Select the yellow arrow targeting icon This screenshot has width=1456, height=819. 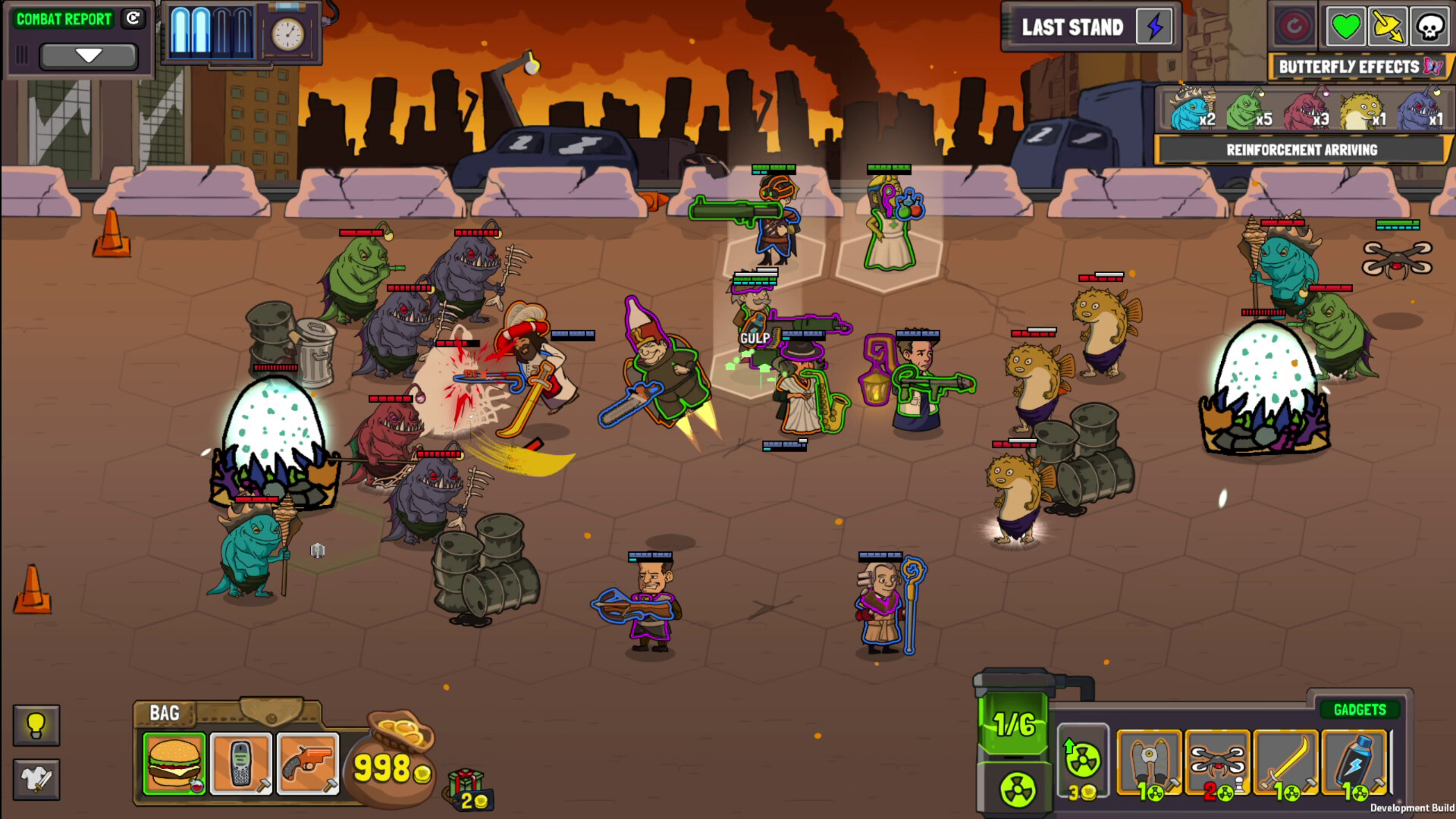(x=1387, y=28)
